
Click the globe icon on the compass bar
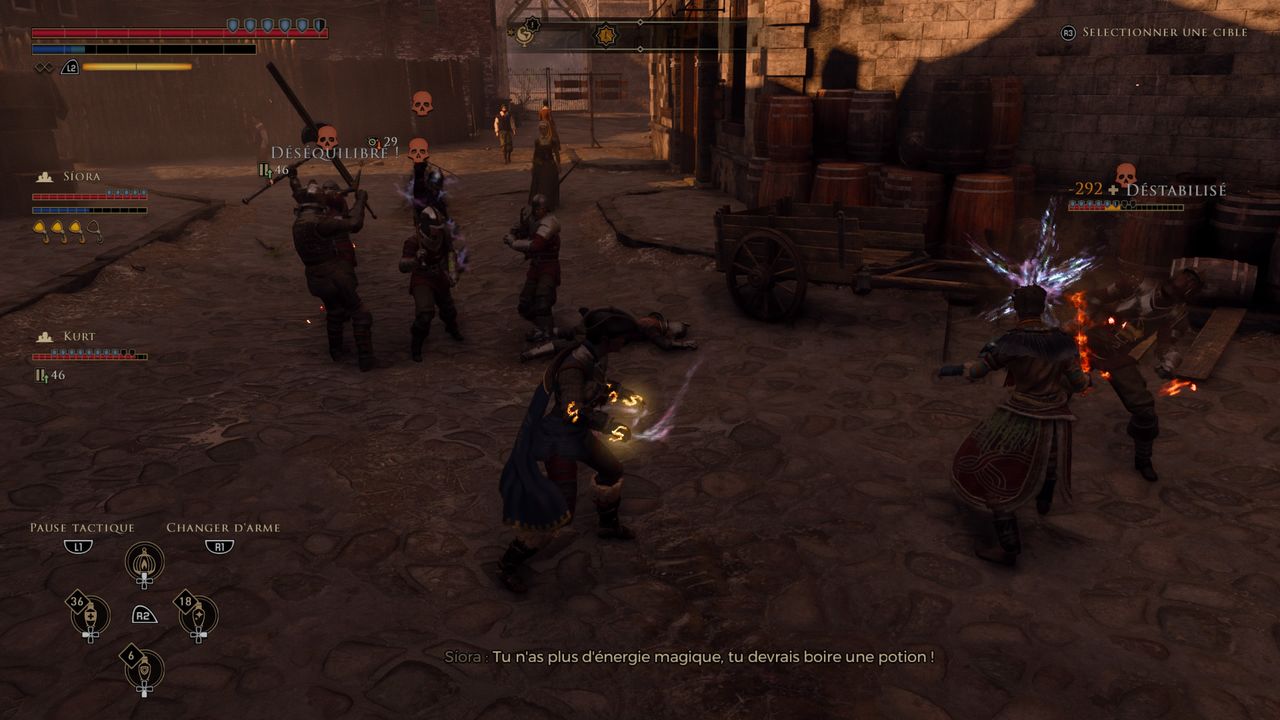[524, 36]
